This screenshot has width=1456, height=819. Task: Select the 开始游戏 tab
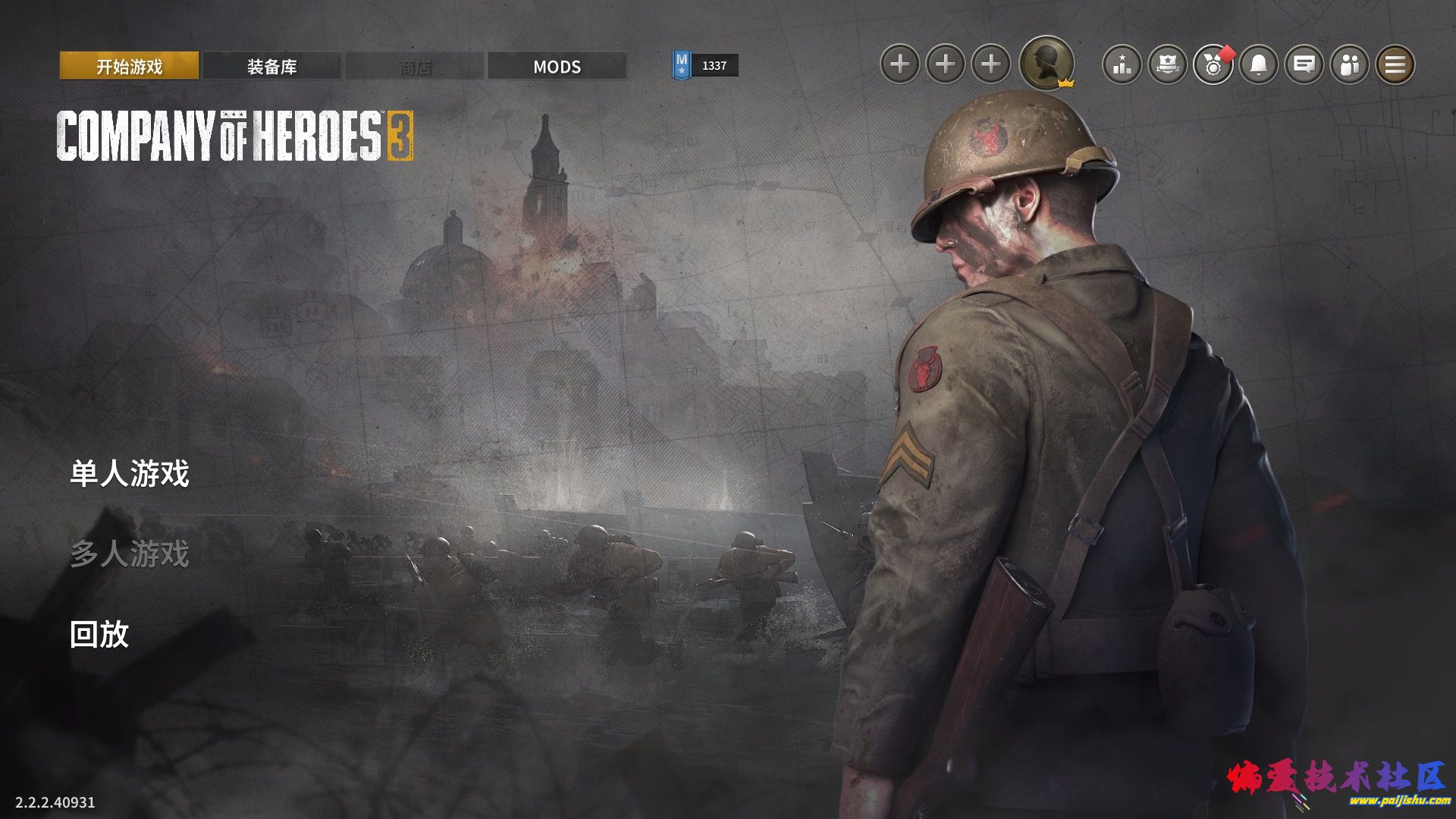129,66
